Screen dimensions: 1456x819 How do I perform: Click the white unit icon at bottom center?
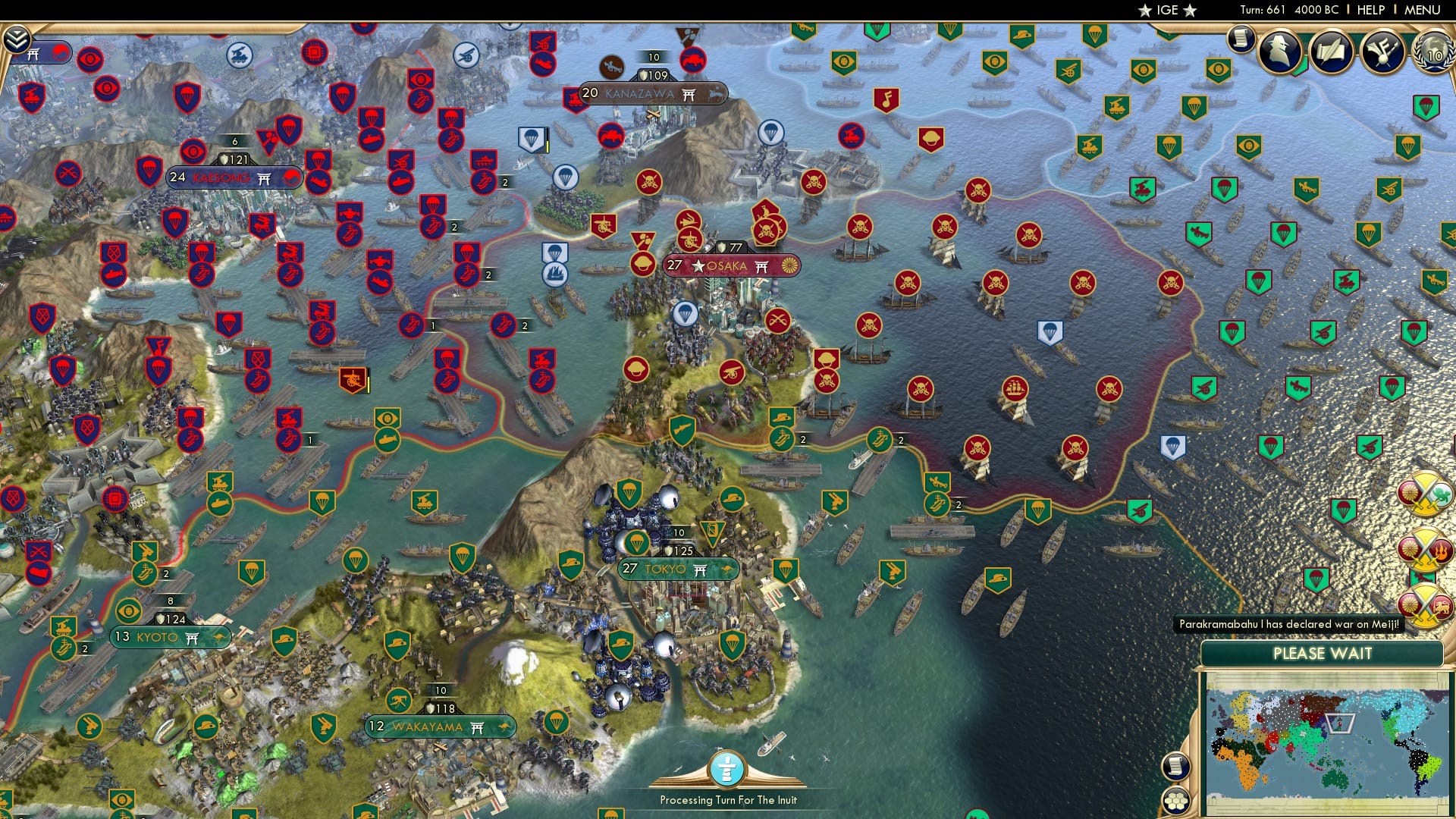[x=726, y=768]
